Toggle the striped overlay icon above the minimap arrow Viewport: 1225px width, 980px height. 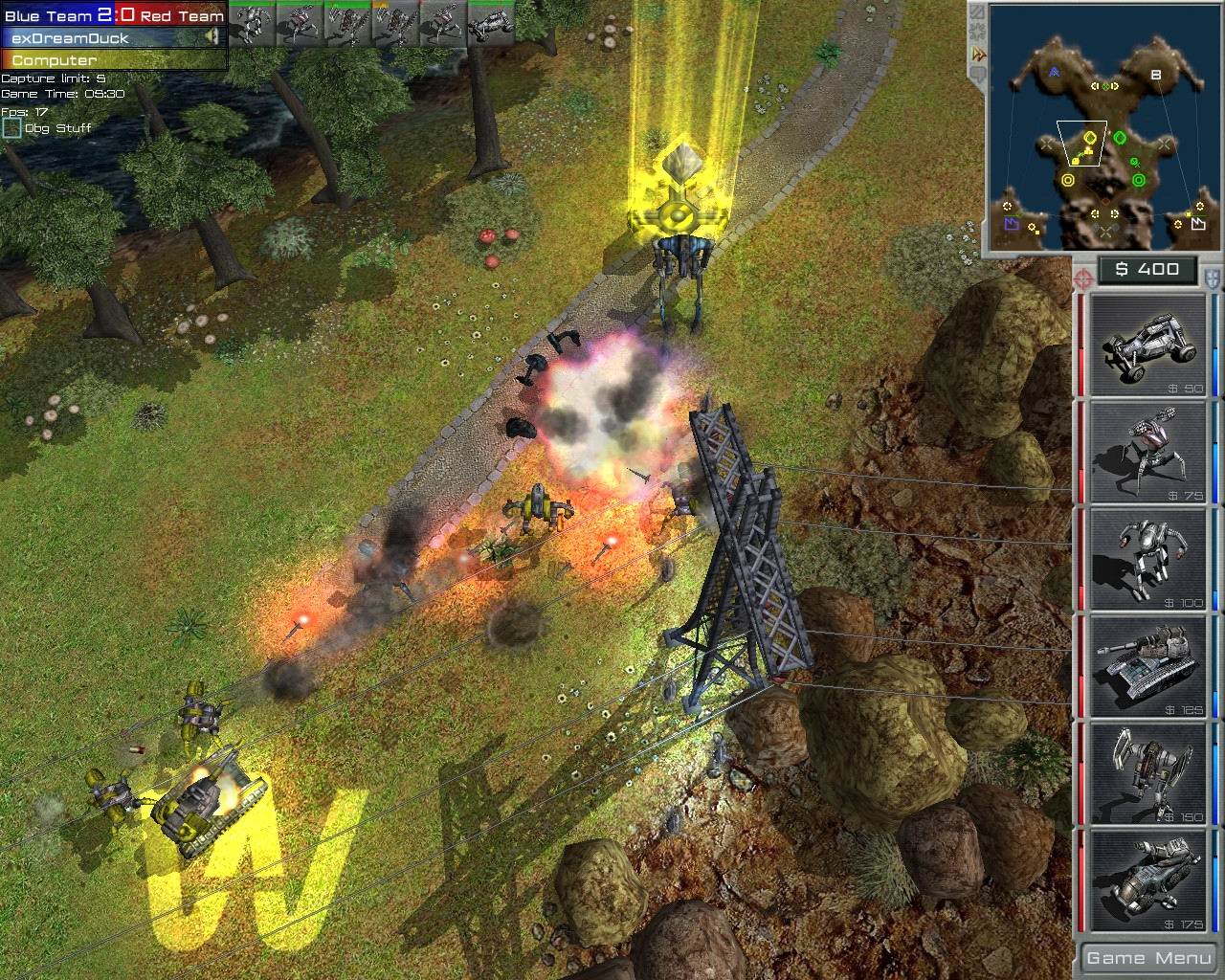pos(978,12)
